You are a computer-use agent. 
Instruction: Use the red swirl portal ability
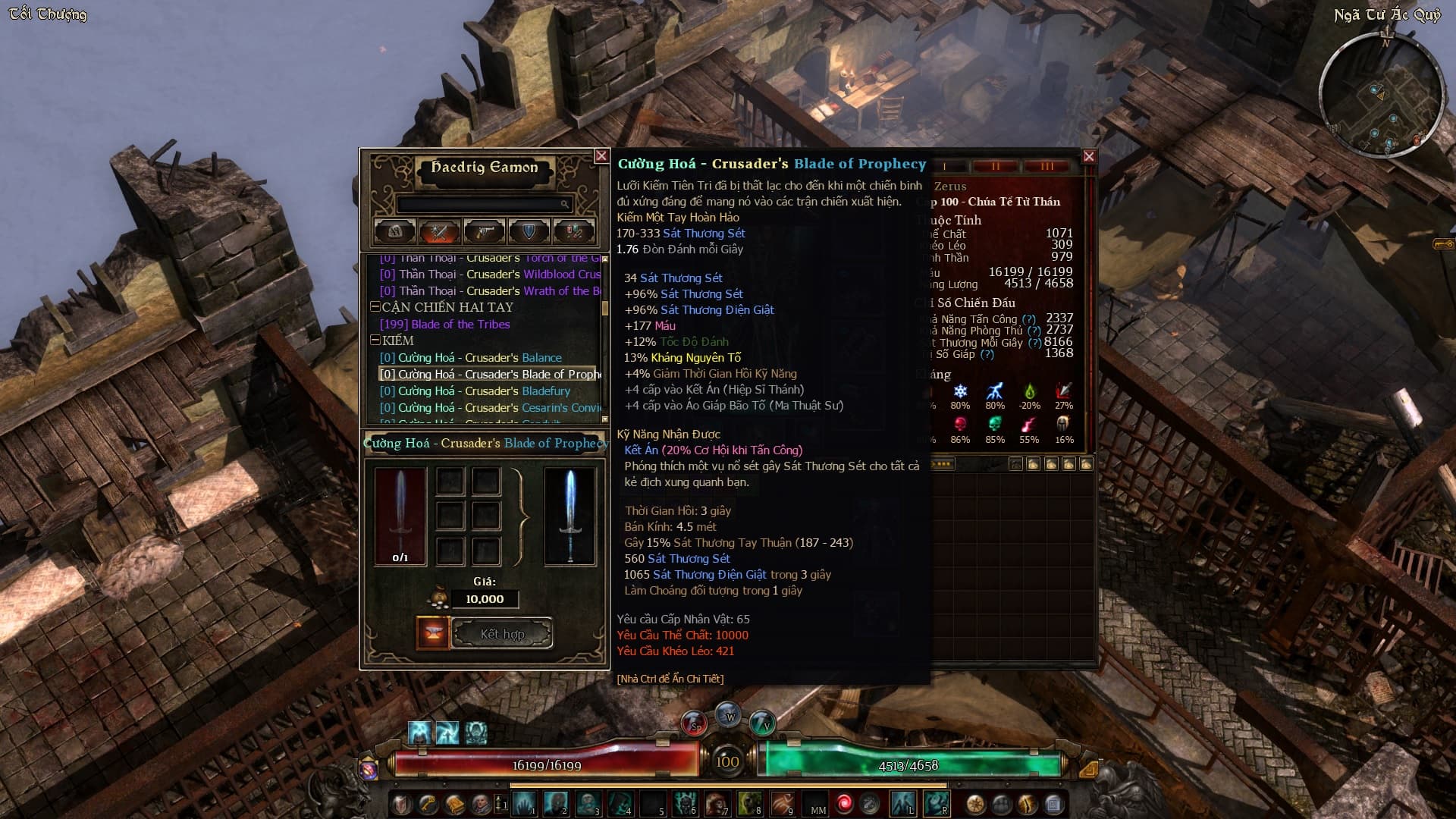coord(844,803)
